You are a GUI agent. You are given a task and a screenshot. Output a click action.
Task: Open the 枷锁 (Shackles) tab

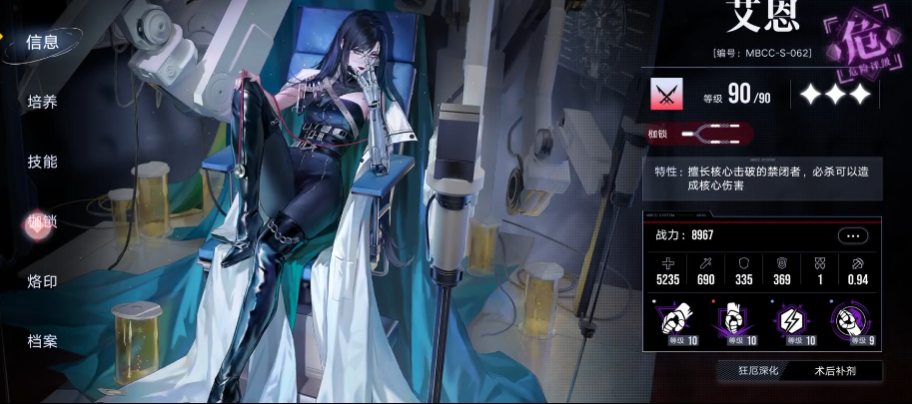(42, 222)
